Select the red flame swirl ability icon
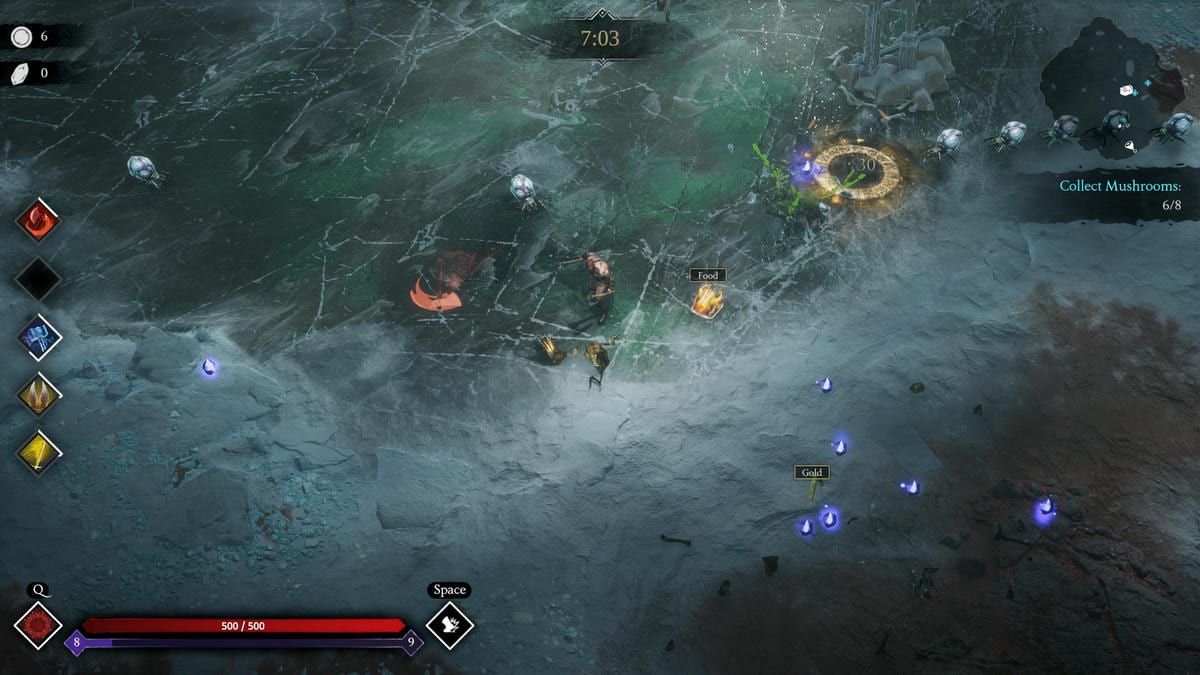The height and width of the screenshot is (675, 1200). (39, 220)
